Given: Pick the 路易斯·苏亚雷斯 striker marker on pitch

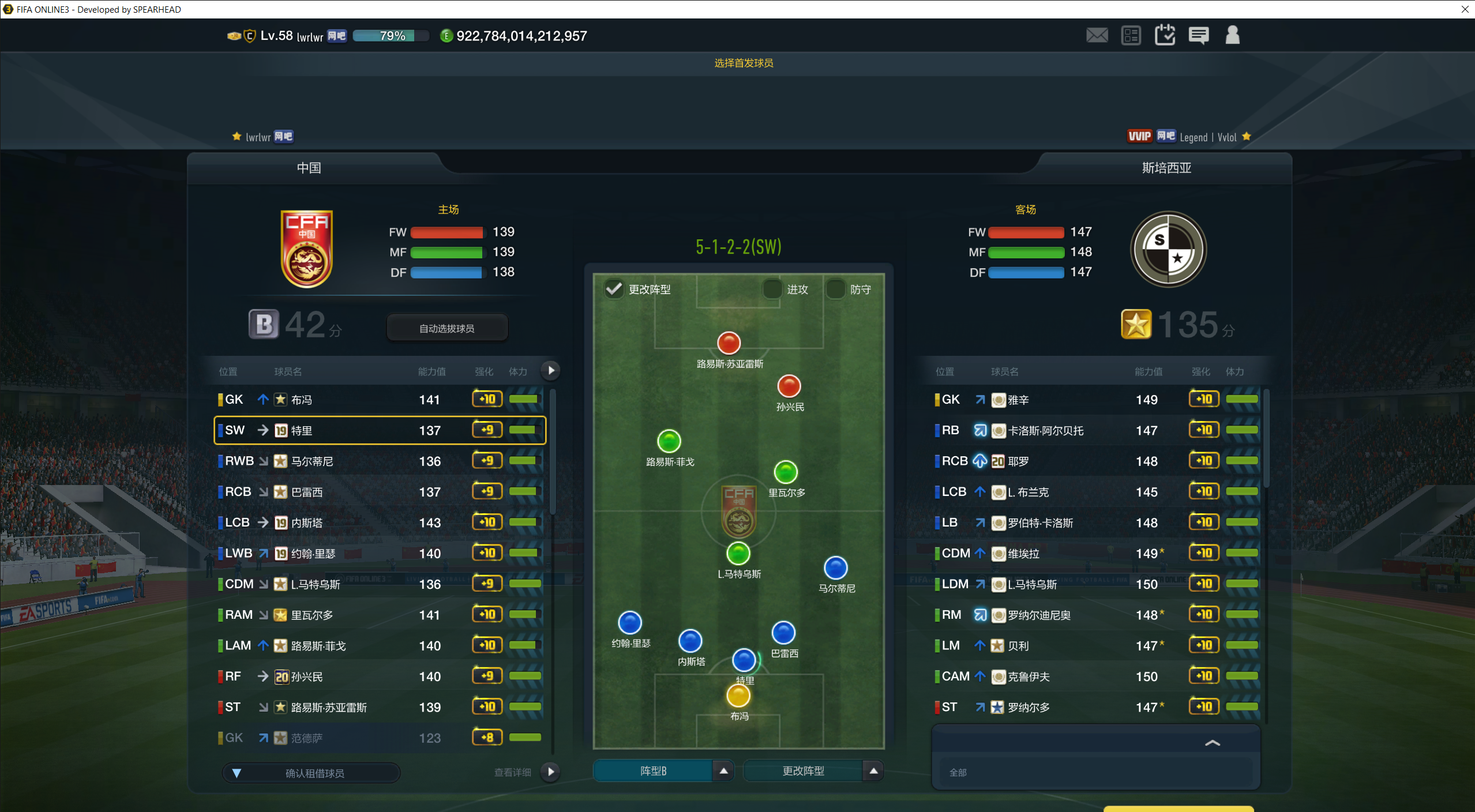Looking at the screenshot, I should [729, 343].
